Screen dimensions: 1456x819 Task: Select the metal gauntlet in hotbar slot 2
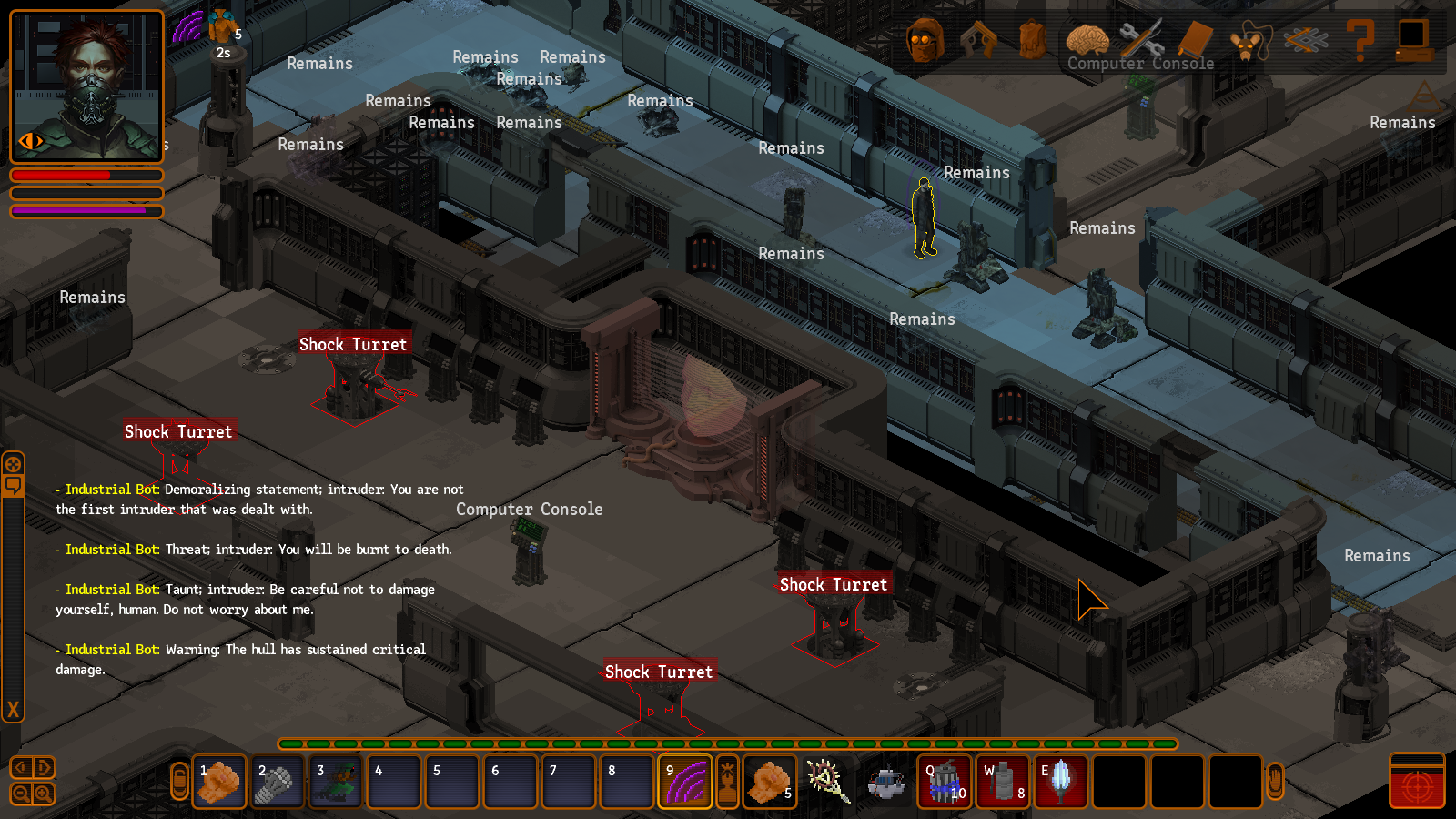[278, 782]
